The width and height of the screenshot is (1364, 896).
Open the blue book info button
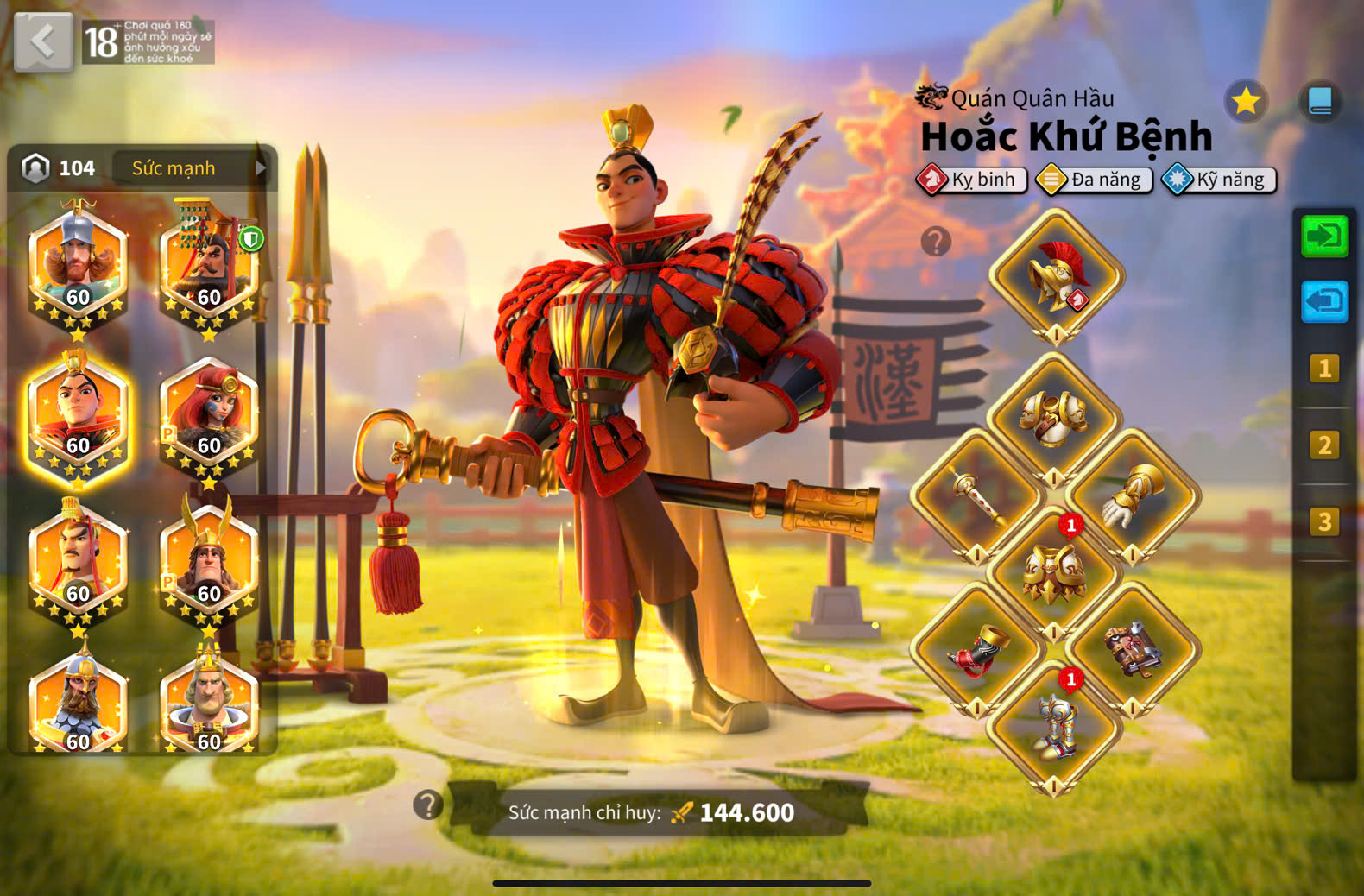(1320, 102)
